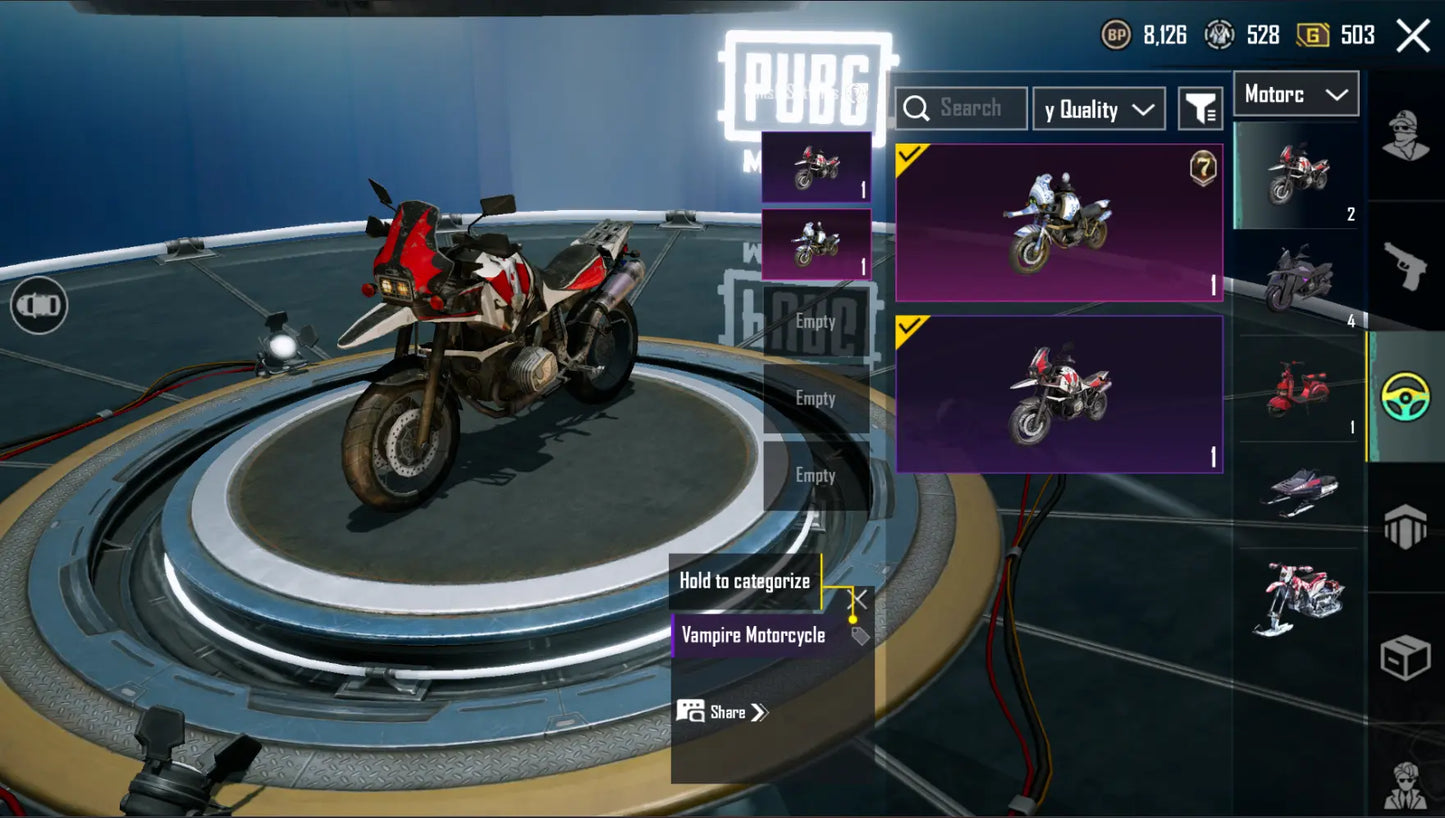Viewport: 1445px width, 818px height.
Task: Switch to the open box crate tab
Action: click(1405, 657)
